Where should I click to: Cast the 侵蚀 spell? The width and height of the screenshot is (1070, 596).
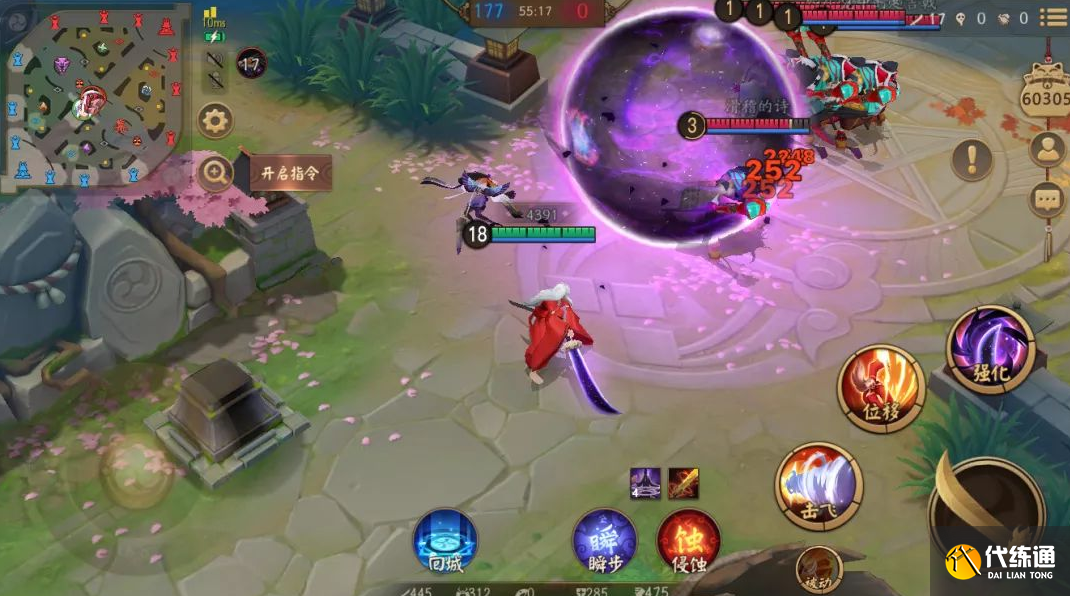point(688,541)
